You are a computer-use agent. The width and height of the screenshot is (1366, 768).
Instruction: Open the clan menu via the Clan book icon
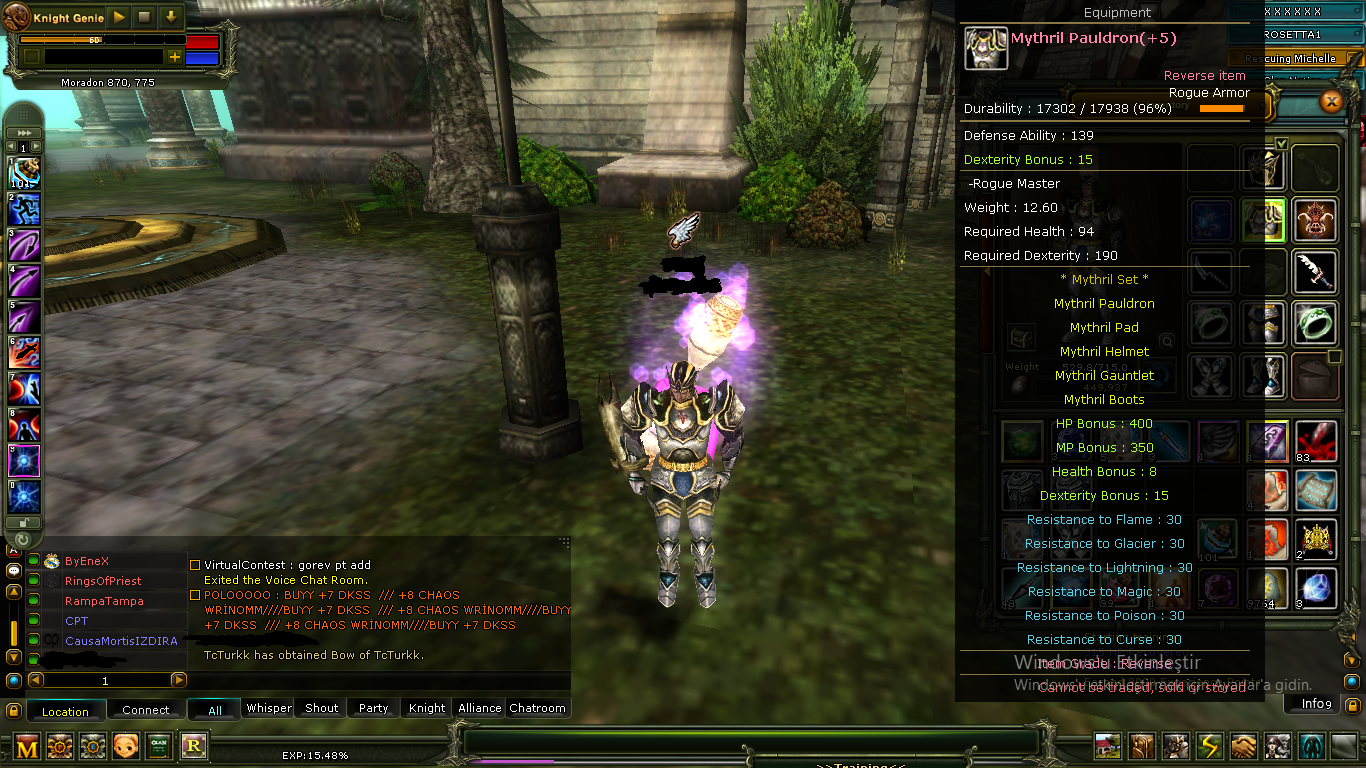[x=1140, y=744]
